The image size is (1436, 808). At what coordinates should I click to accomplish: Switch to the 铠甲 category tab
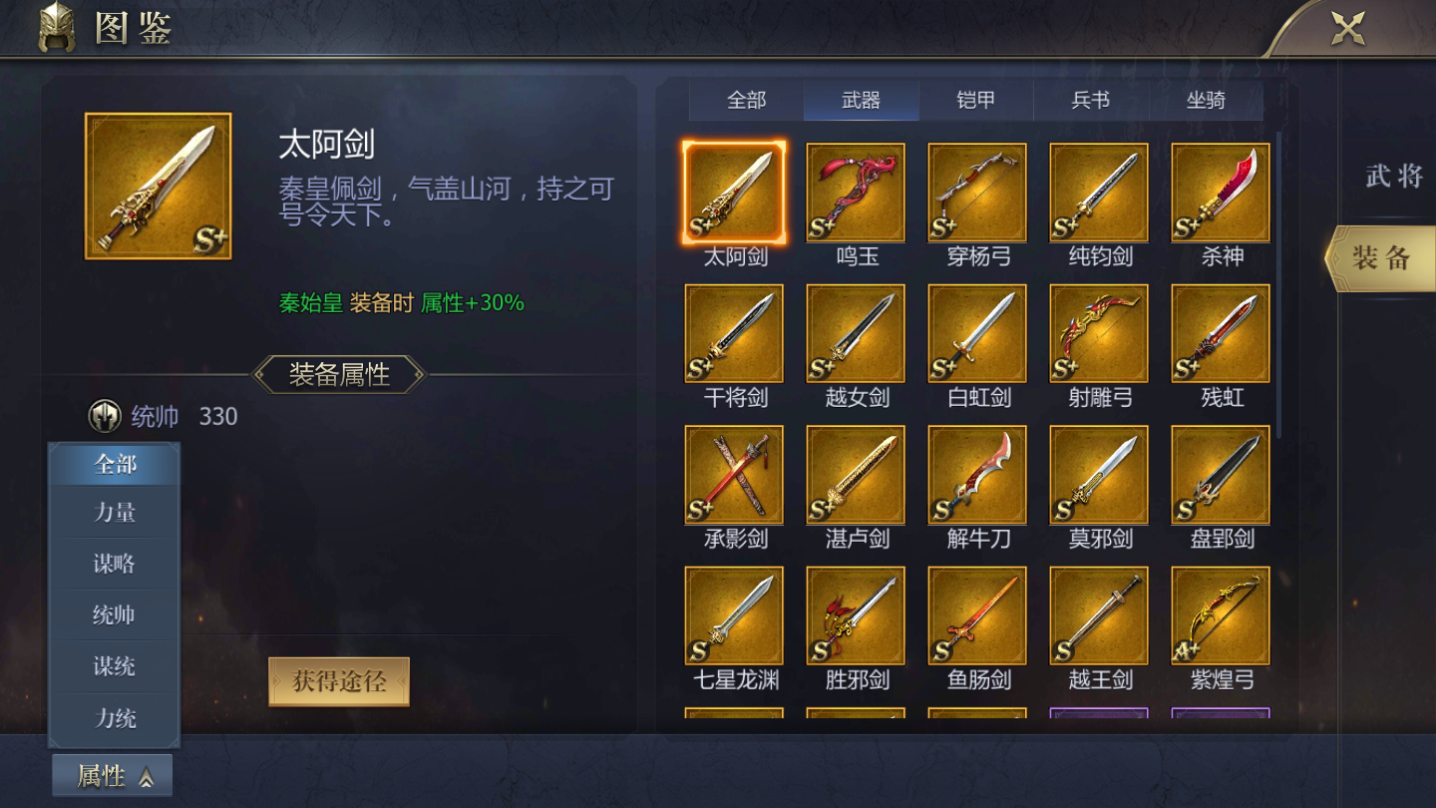[x=975, y=99]
